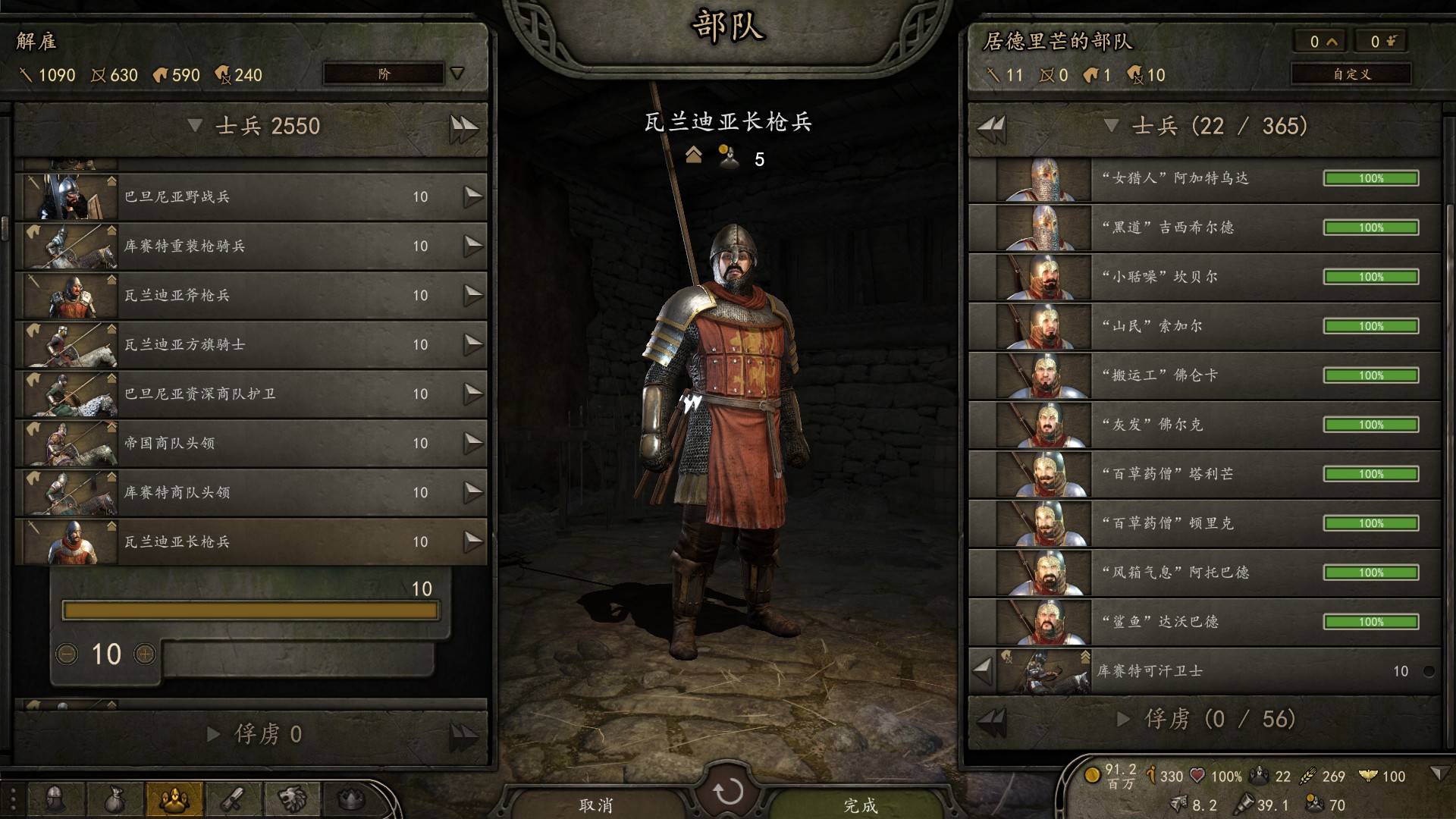Expand the right 俘虏 (0 / 56) section

1124,719
